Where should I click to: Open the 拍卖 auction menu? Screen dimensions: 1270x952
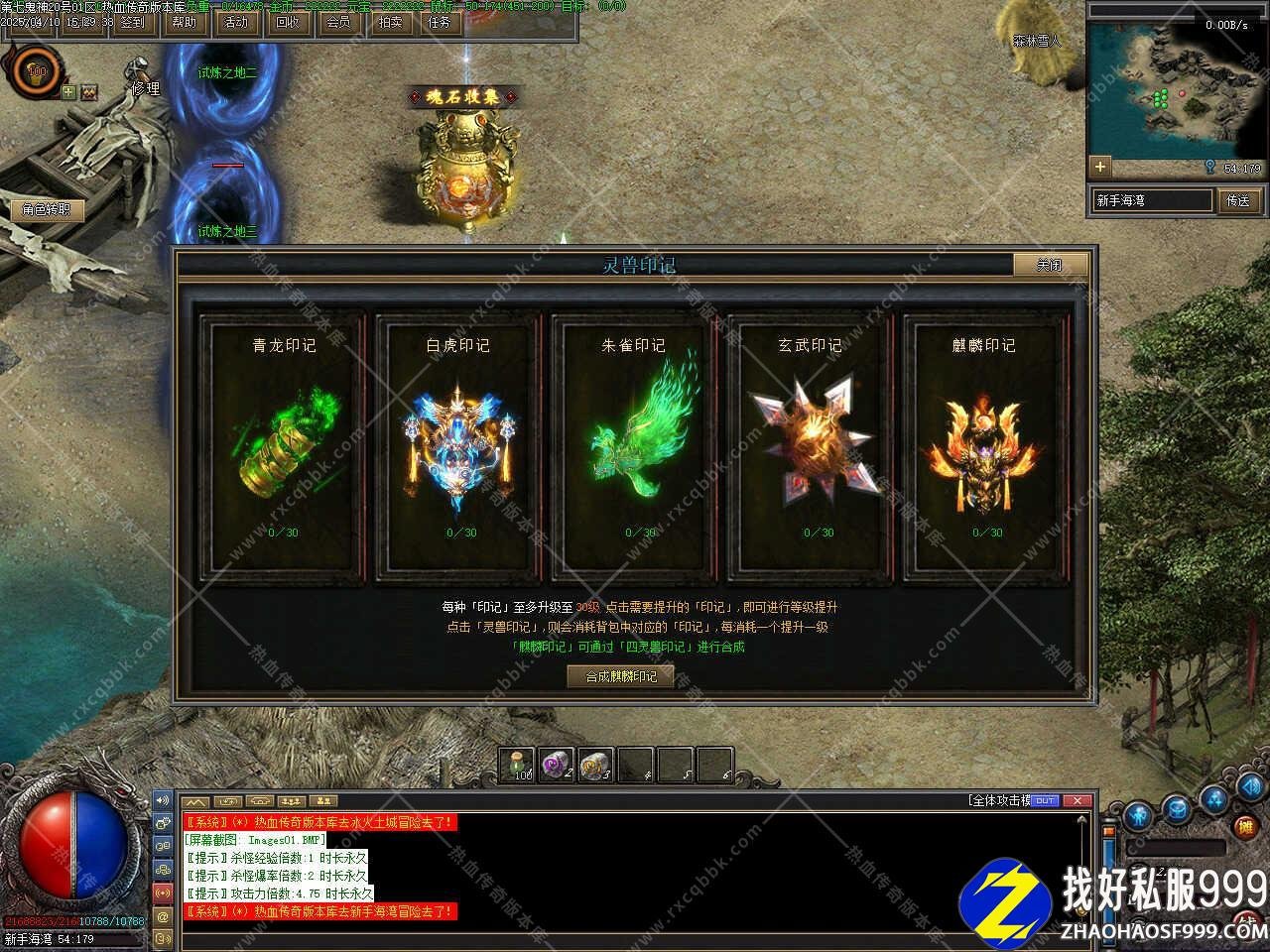(x=390, y=21)
